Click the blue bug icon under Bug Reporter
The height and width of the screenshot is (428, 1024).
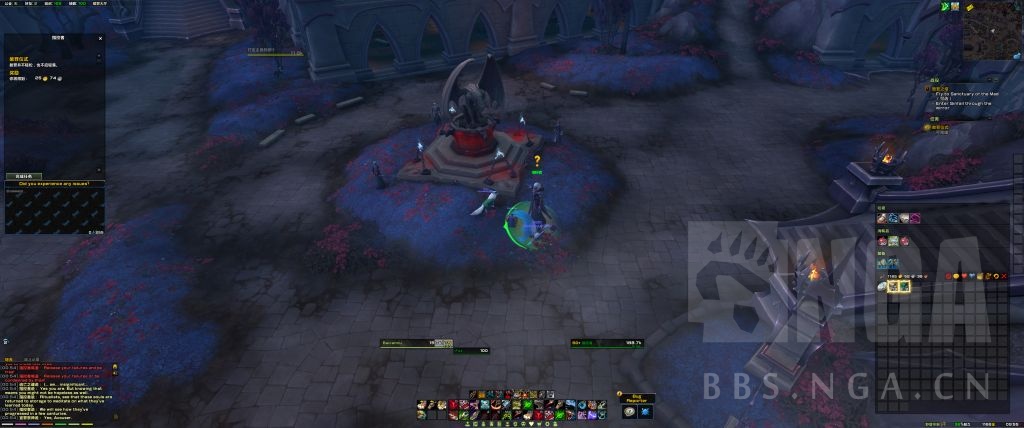(x=646, y=411)
